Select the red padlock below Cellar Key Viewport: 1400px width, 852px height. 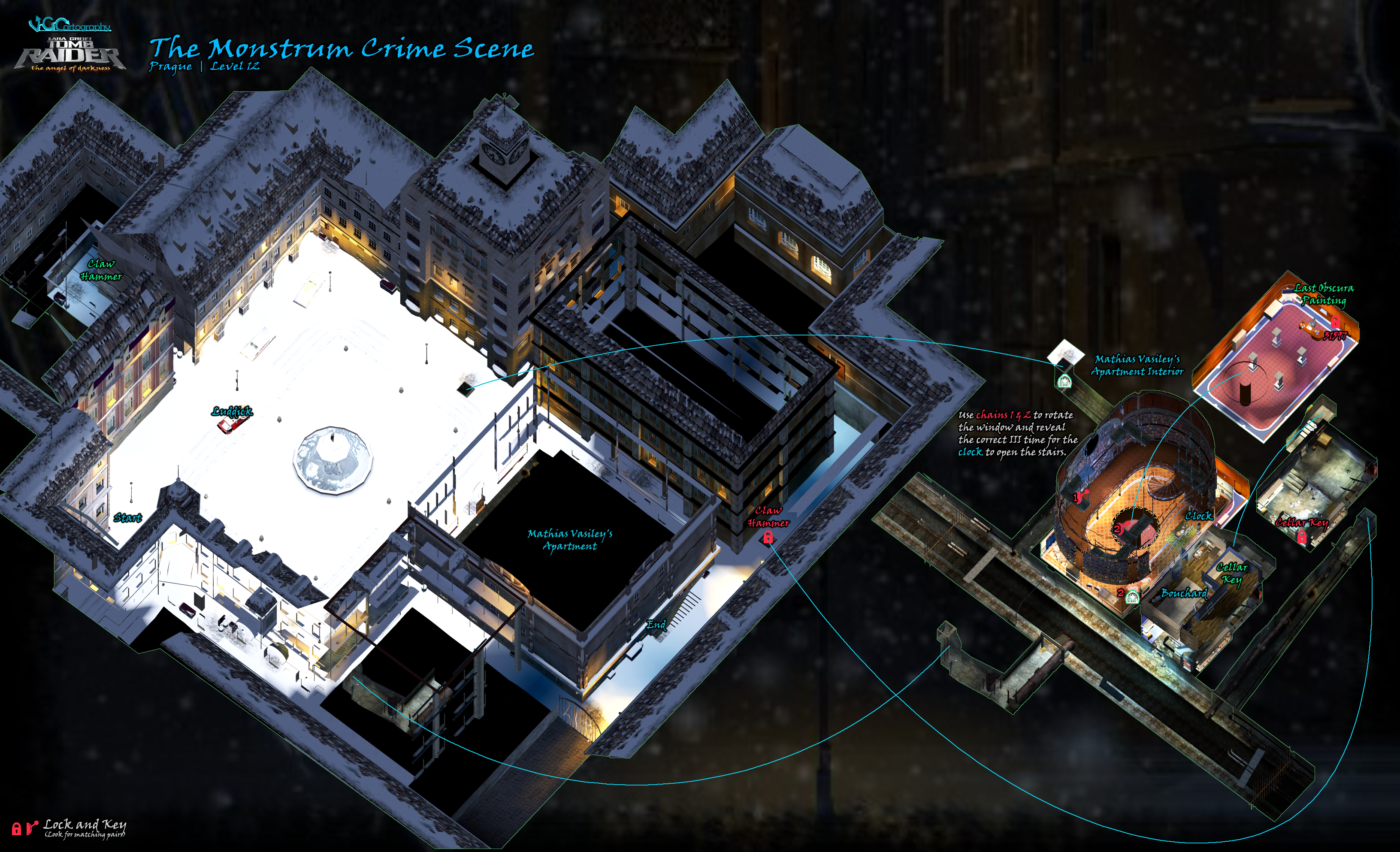[1302, 537]
